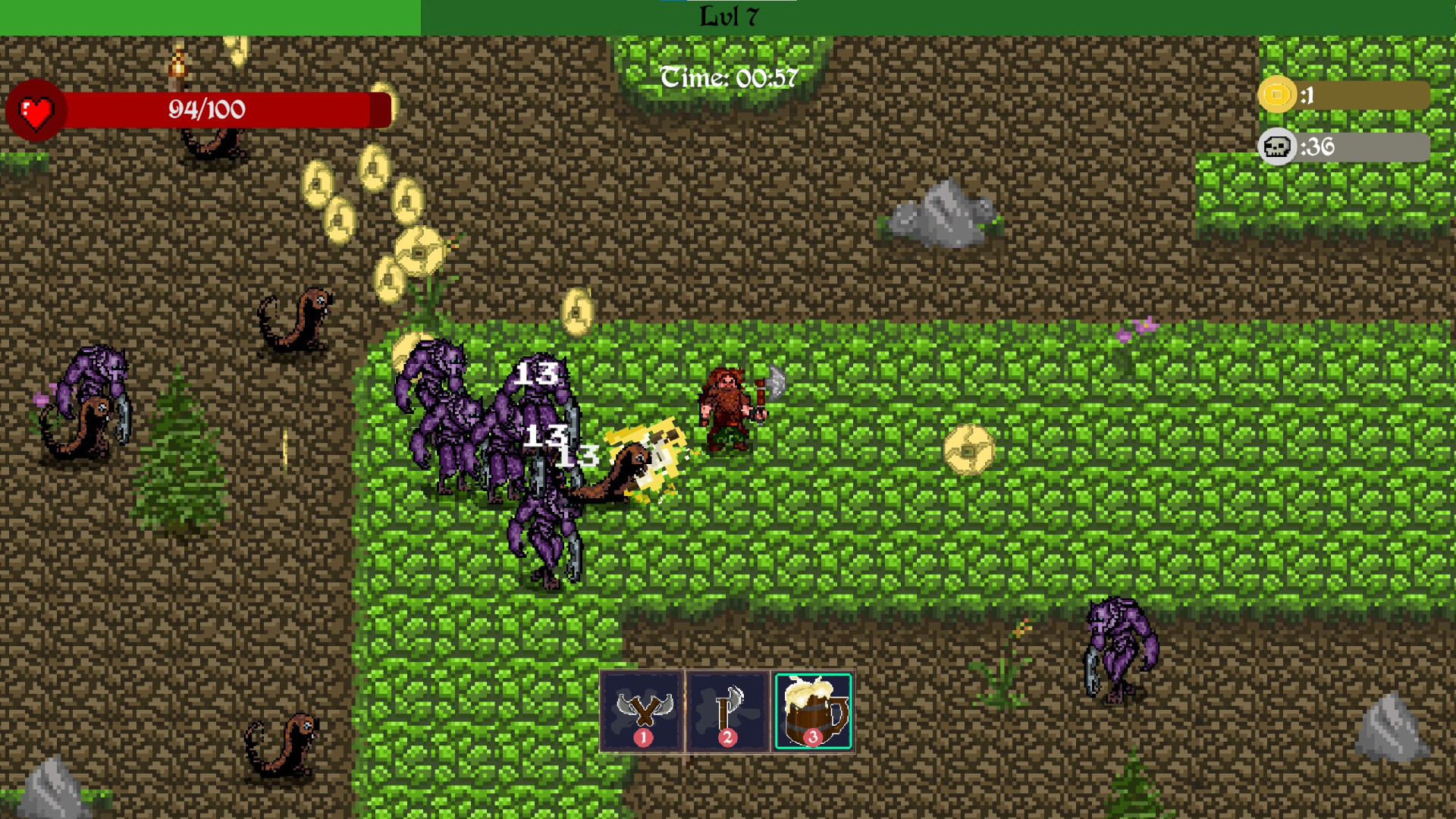This screenshot has width=1456, height=819.
Task: Click the :36 skull counter value
Action: pos(1319,147)
